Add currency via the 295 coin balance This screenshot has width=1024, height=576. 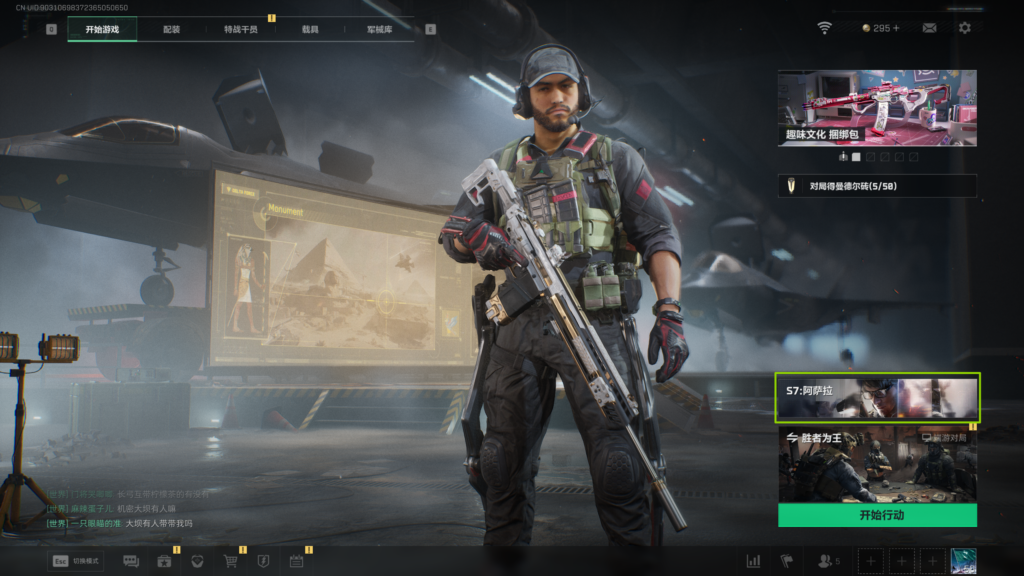pos(881,28)
